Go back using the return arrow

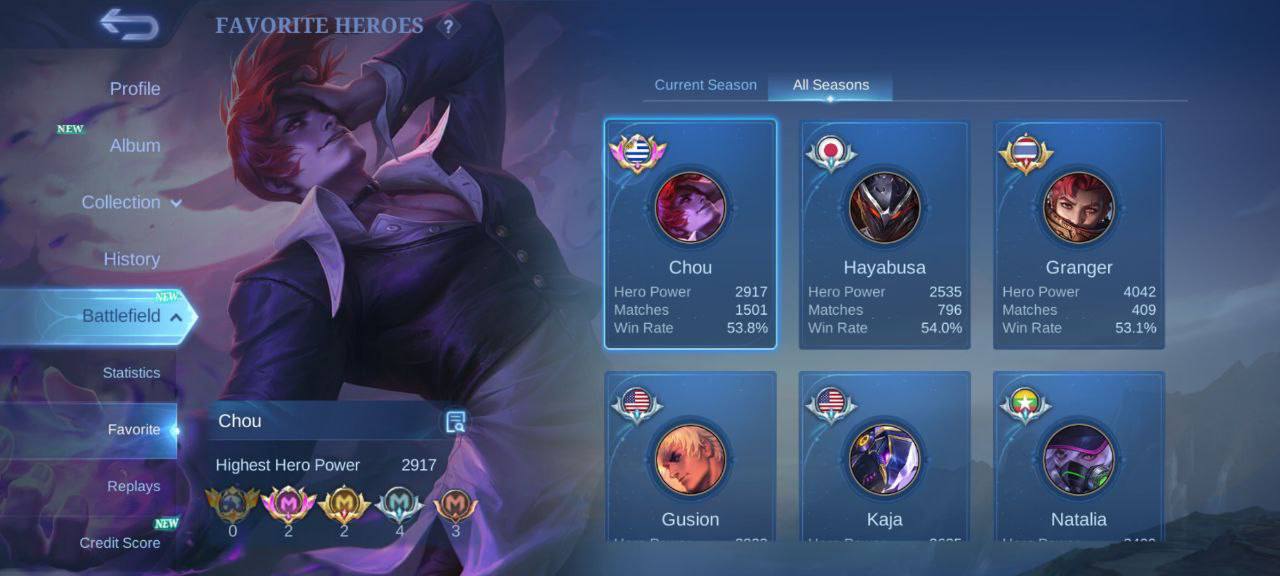point(129,25)
